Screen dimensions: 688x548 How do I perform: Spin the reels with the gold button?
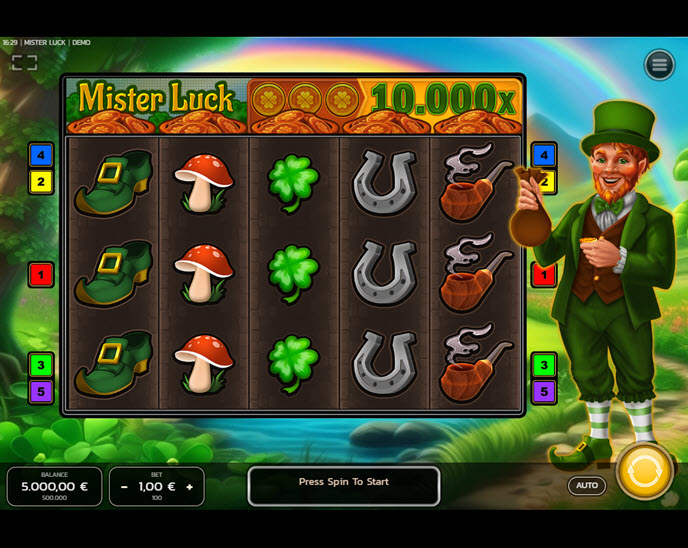point(644,471)
